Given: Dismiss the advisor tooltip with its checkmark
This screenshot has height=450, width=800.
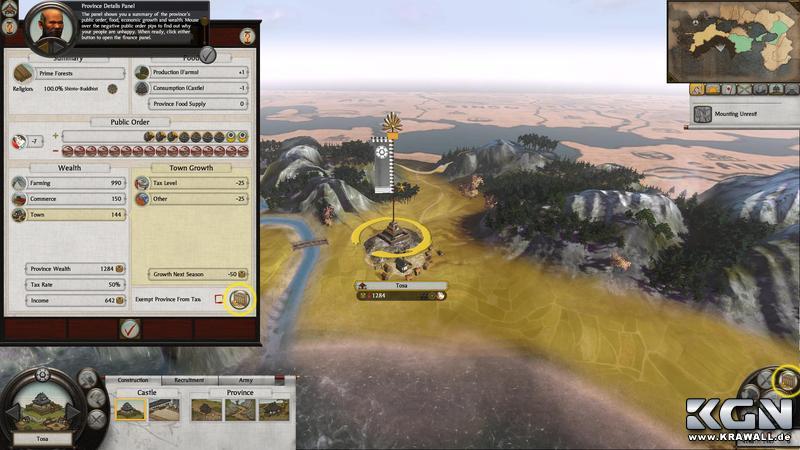Looking at the screenshot, I should point(208,52).
